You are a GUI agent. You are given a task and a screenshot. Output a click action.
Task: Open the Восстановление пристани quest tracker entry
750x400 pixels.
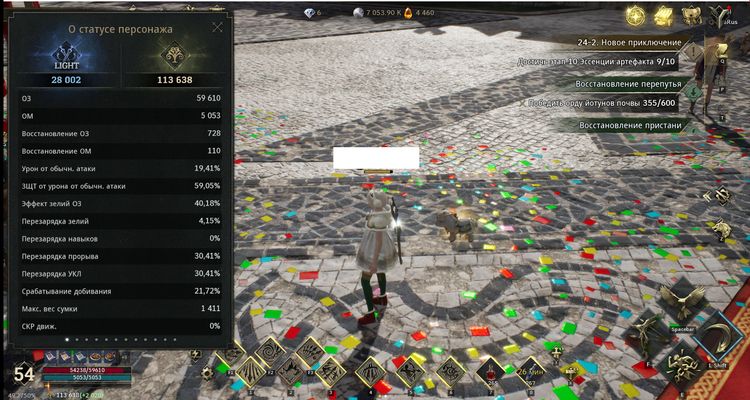[630, 125]
